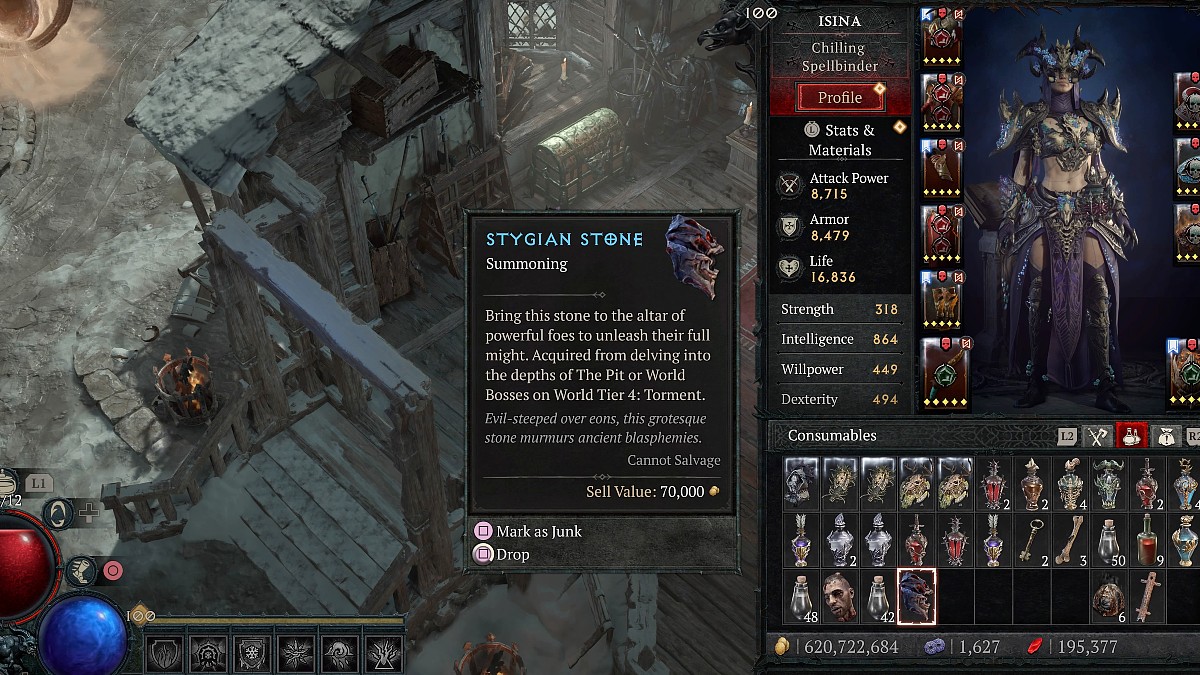
Task: Select the hooded figure consumable item
Action: [x=801, y=484]
